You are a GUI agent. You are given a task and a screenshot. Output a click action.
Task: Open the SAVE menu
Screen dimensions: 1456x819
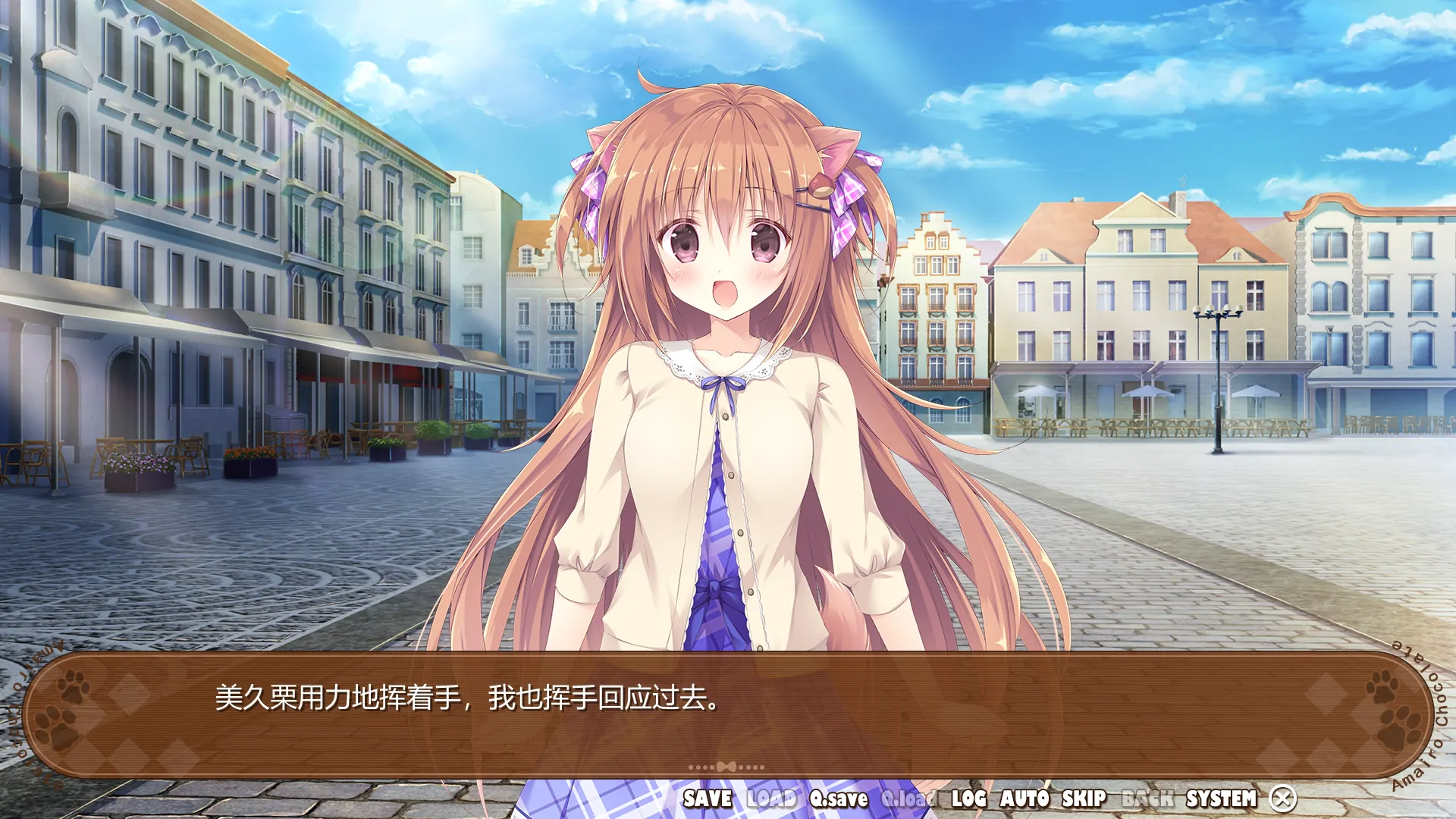pos(708,799)
